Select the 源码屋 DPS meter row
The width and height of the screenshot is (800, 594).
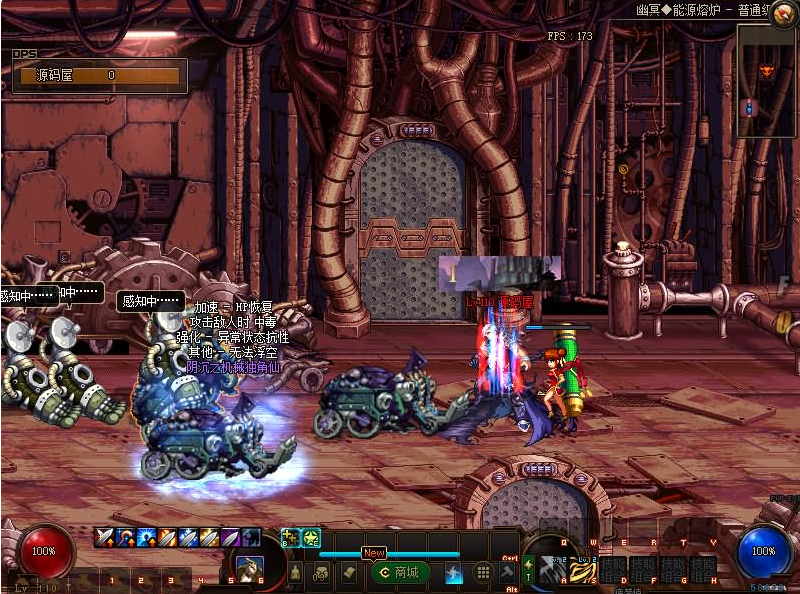pos(96,75)
